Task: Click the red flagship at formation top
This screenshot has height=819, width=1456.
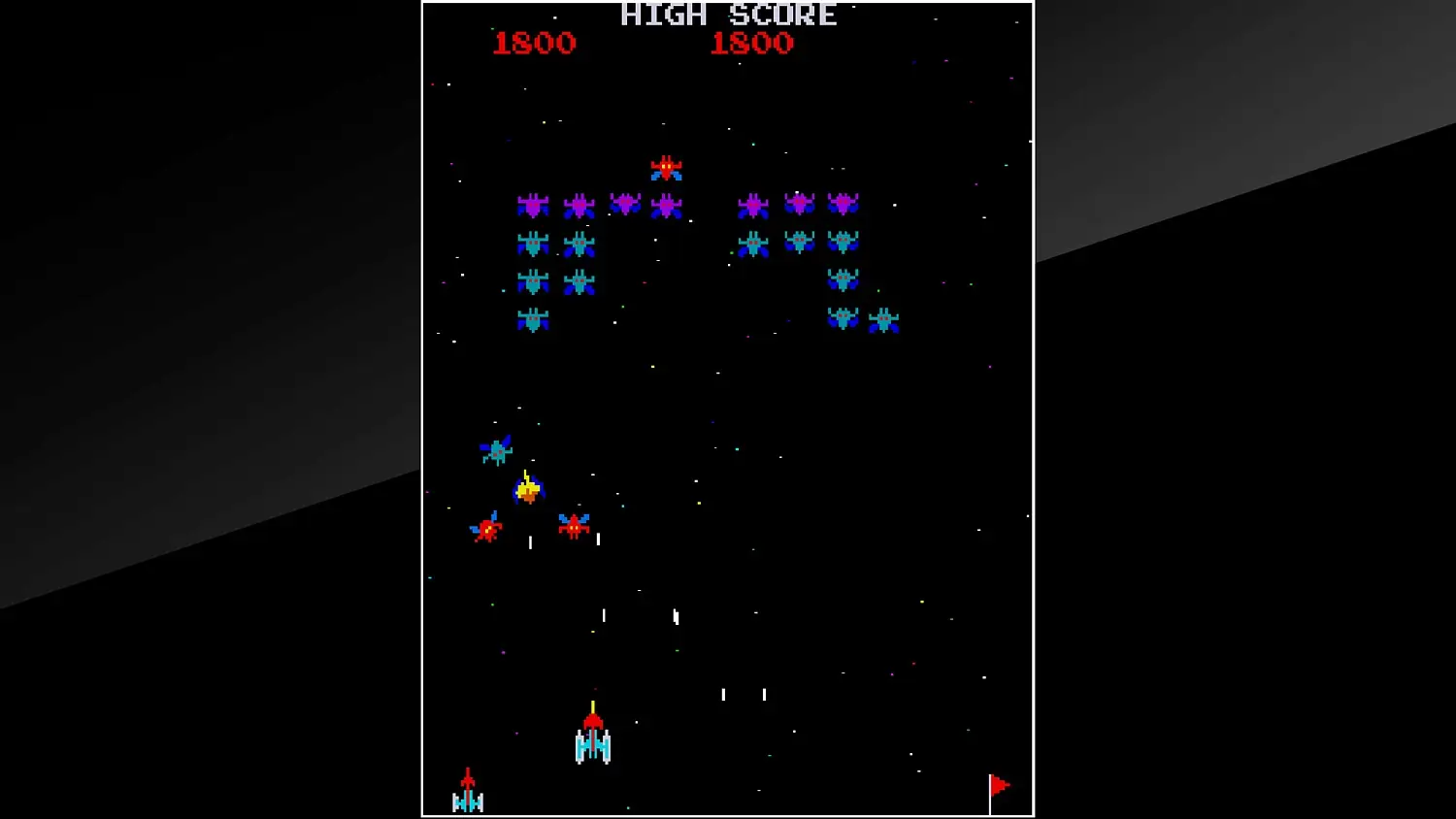Action: (x=666, y=168)
